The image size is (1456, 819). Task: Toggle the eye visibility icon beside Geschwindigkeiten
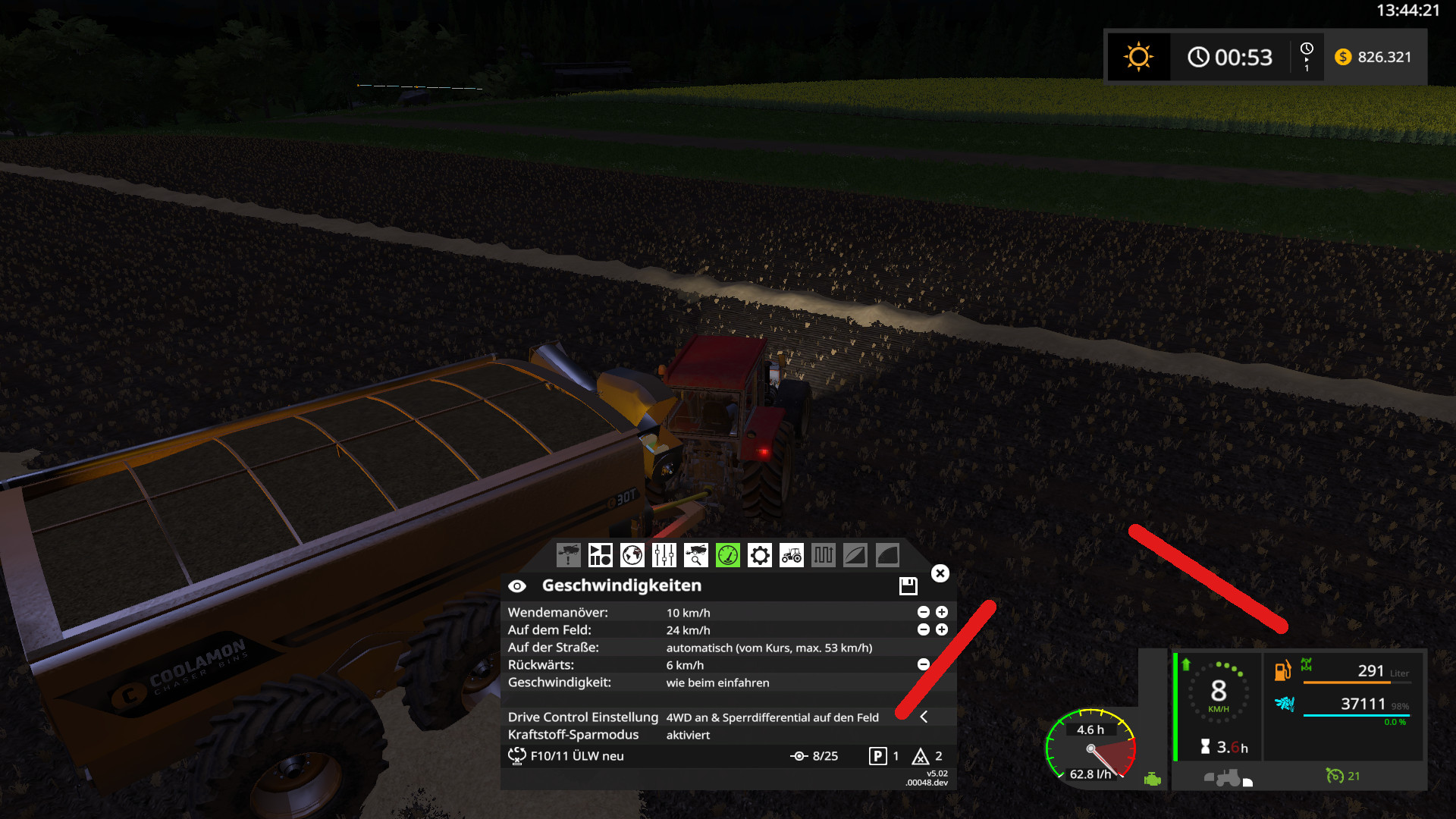coord(518,585)
